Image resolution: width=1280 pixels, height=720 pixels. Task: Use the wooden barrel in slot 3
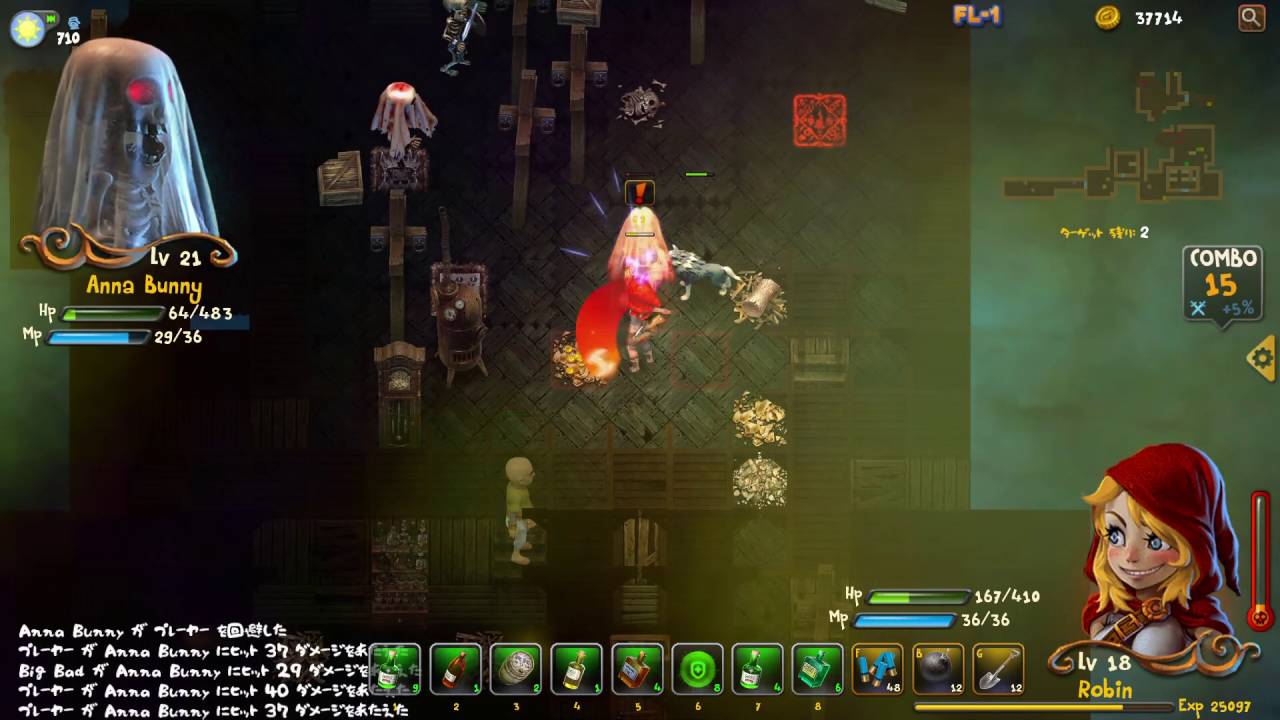[516, 669]
